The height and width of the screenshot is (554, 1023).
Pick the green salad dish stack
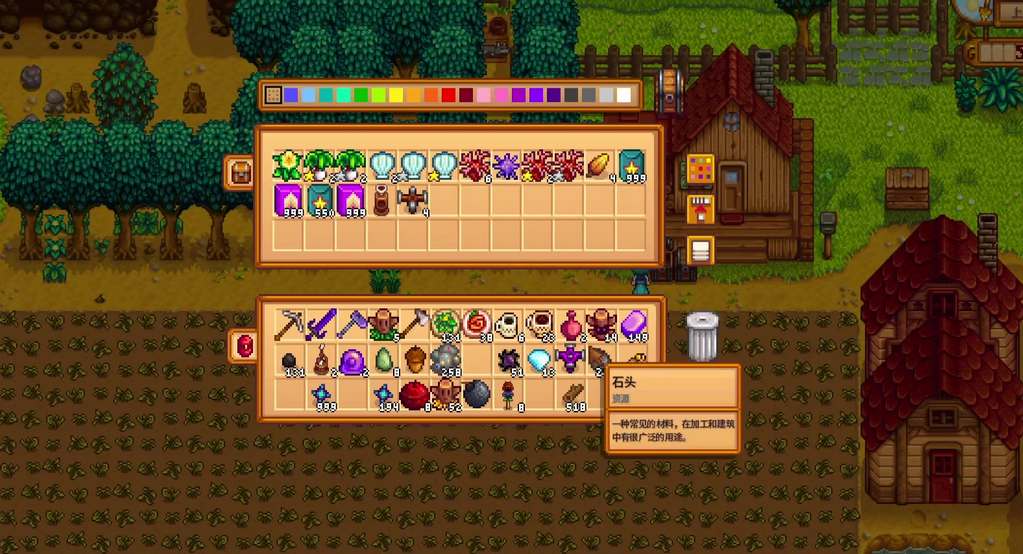445,325
